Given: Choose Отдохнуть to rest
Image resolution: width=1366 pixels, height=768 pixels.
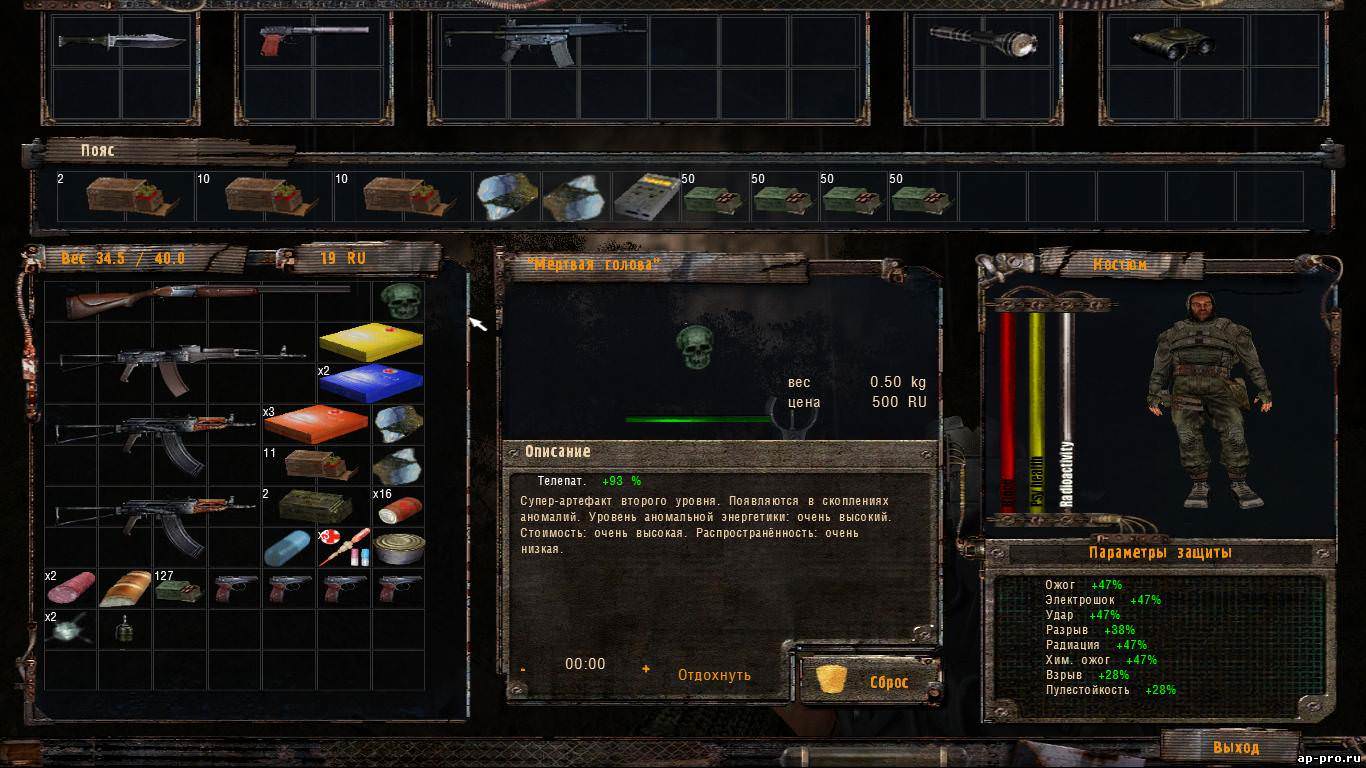Looking at the screenshot, I should [714, 675].
